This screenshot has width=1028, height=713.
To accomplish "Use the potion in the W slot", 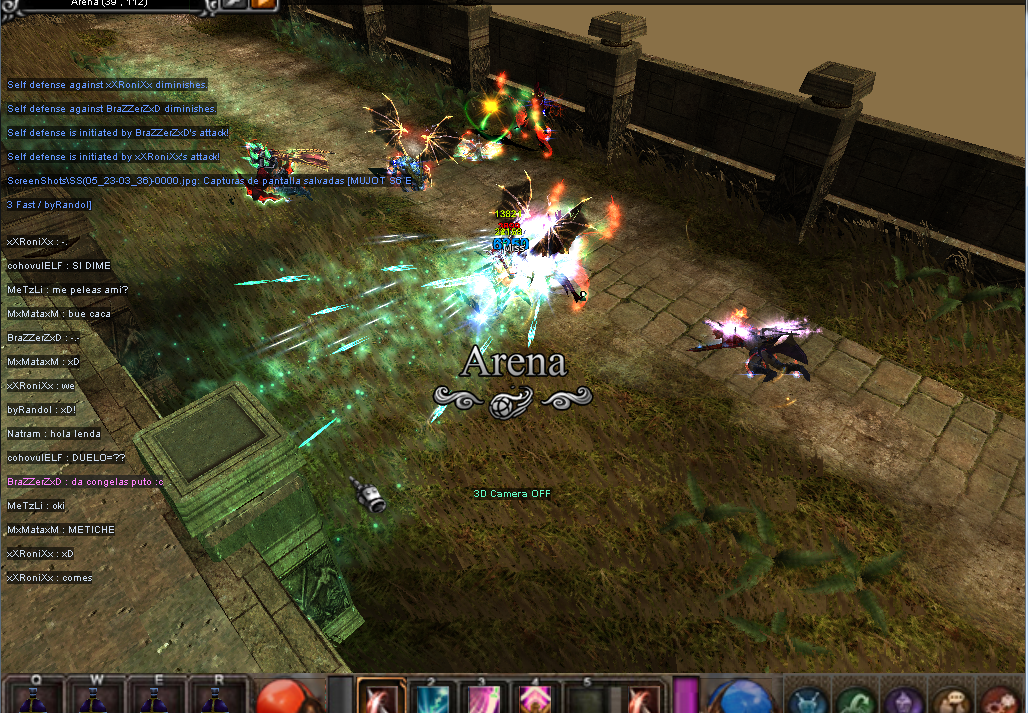I will click(x=96, y=697).
